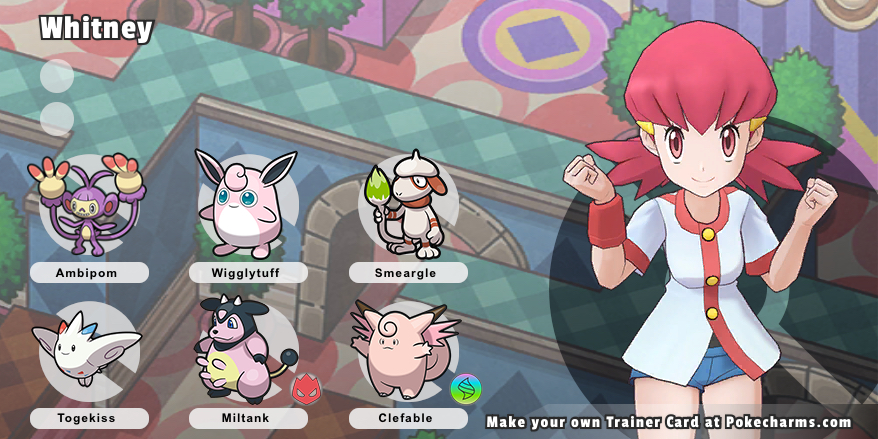Select the green swirl icon beside Clefable

465,388
